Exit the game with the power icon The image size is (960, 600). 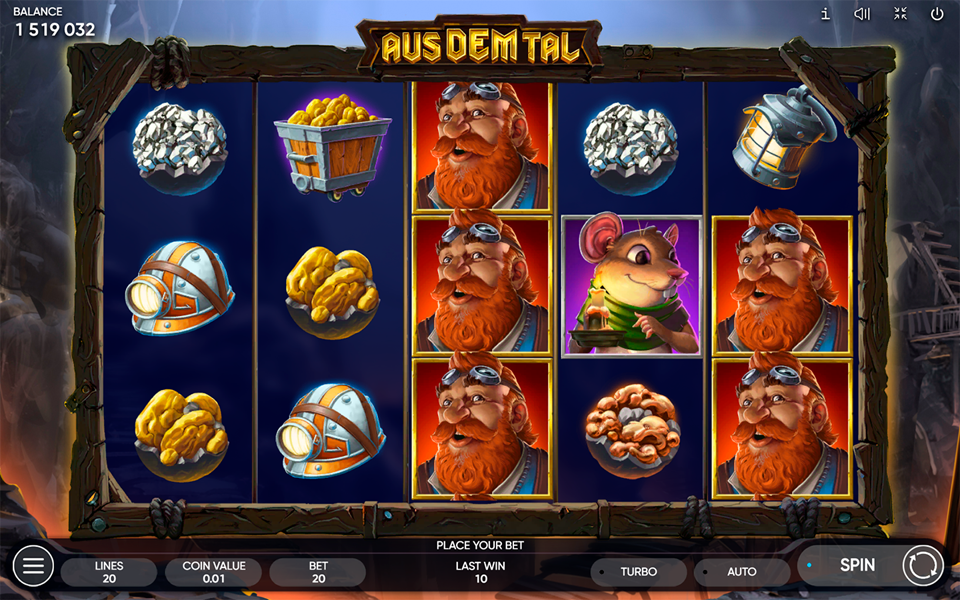click(937, 14)
